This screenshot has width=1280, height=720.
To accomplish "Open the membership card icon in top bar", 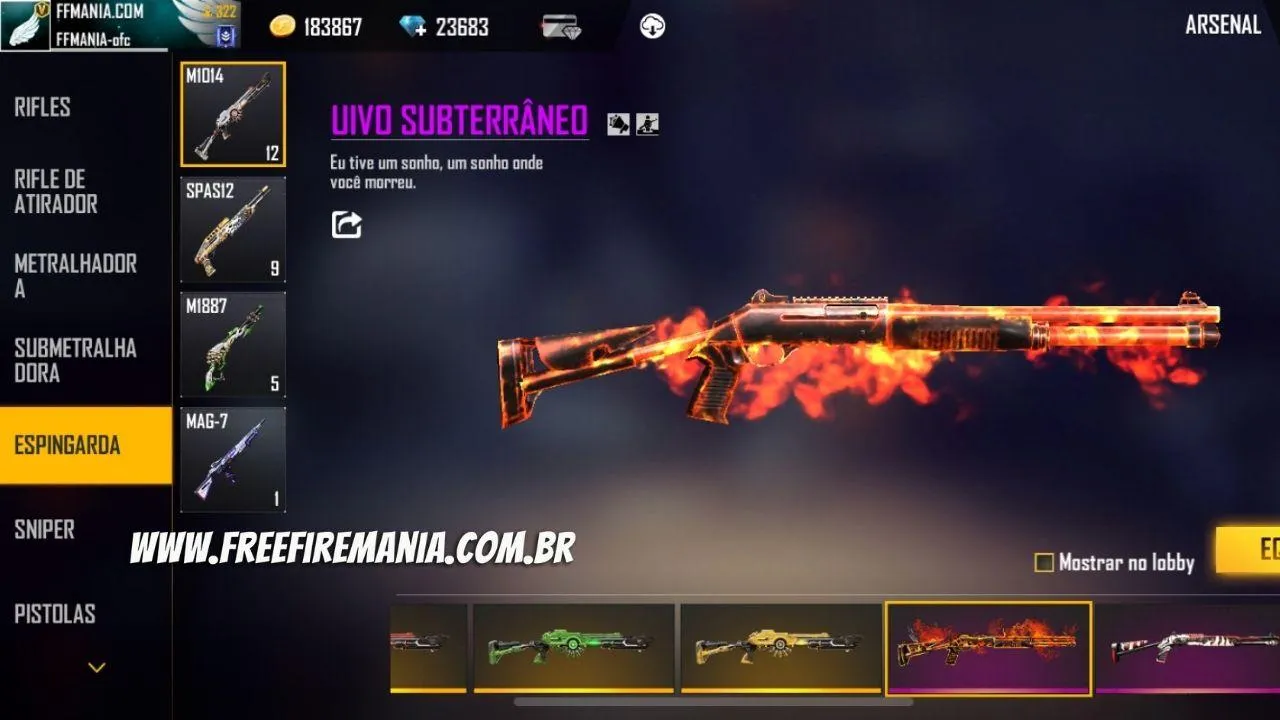I will click(564, 25).
